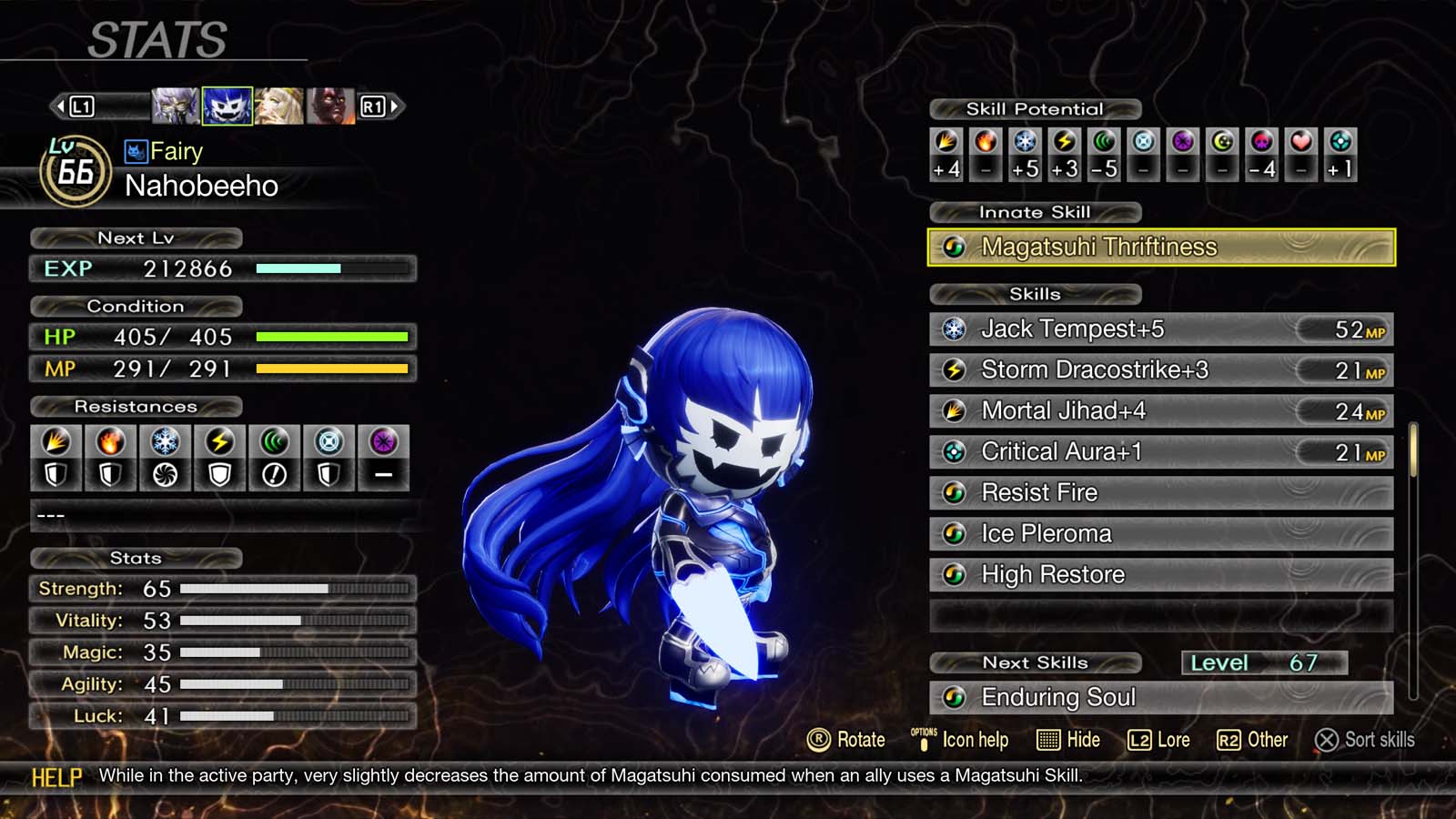
Task: Select the lightning icon on Storm Dracostrike+3
Action: click(x=955, y=370)
